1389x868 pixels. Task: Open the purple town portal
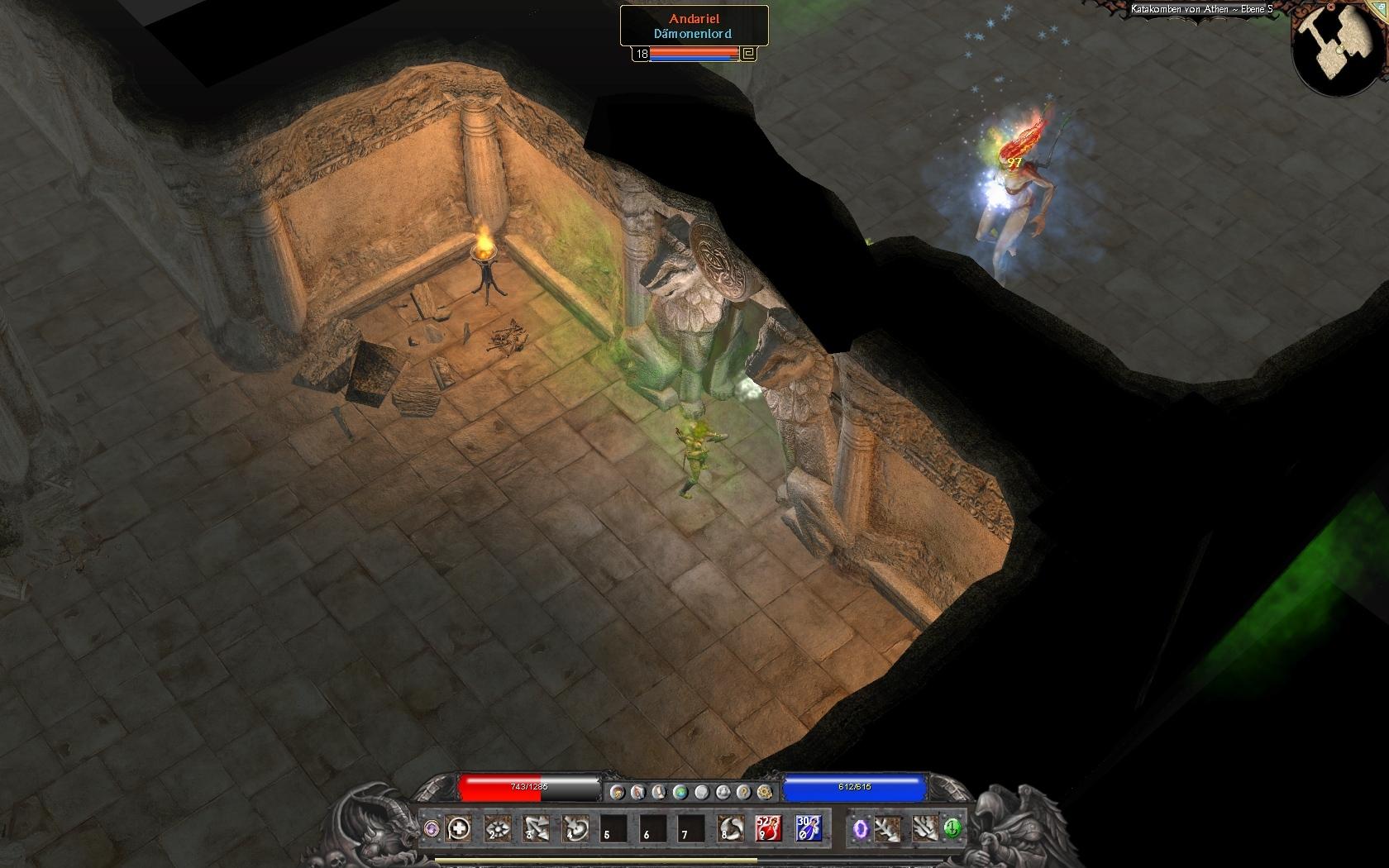click(x=861, y=827)
